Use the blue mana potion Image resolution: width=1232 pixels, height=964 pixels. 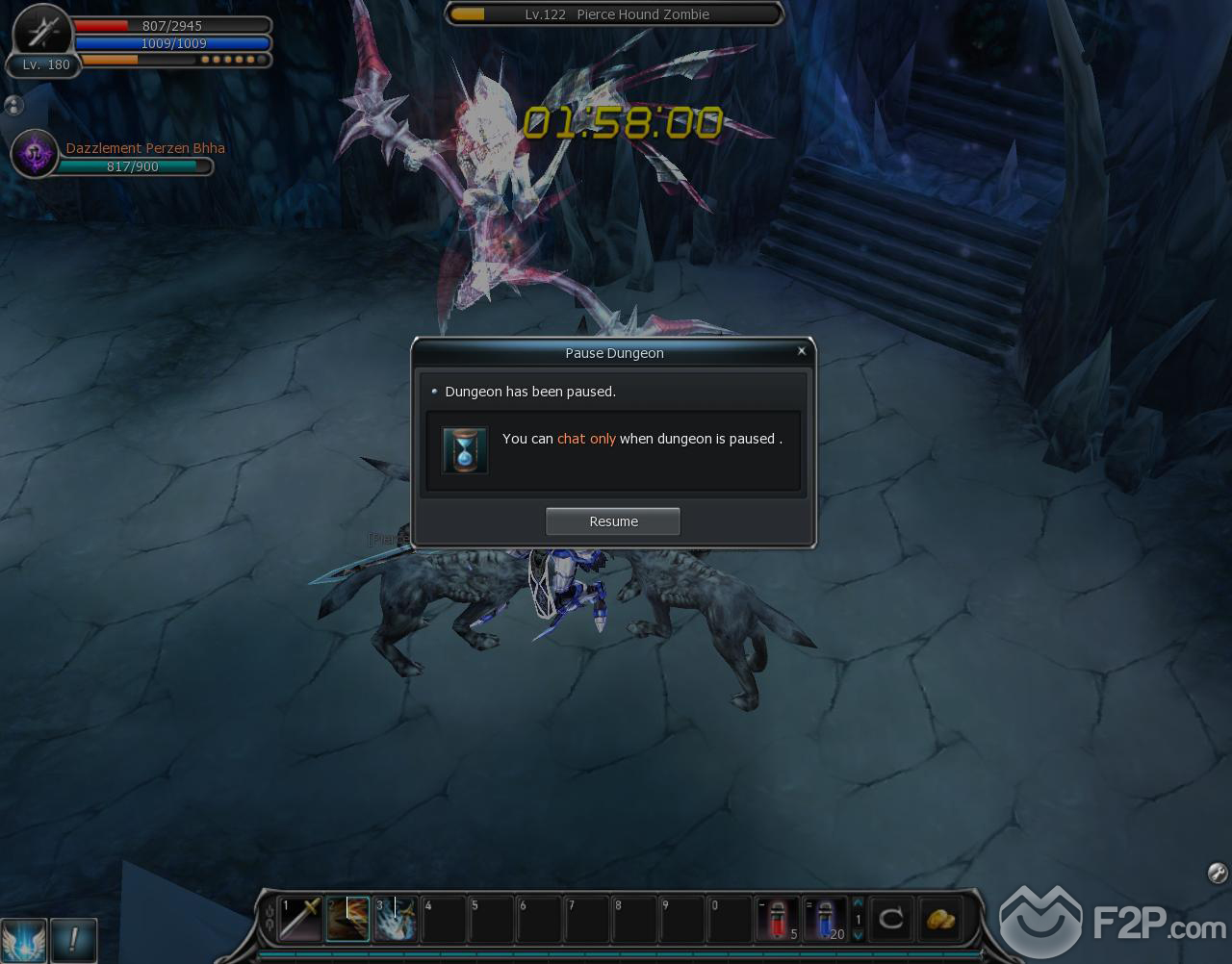[x=825, y=919]
